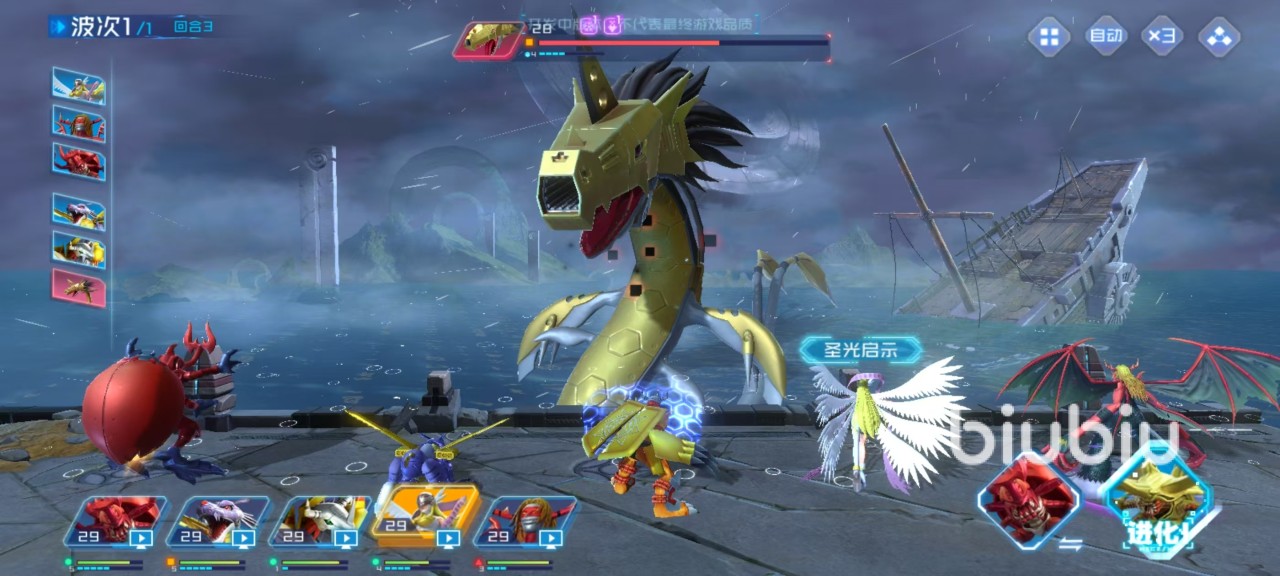Select the angel portrait in the turn order
The height and width of the screenshot is (576, 1280).
point(79,86)
